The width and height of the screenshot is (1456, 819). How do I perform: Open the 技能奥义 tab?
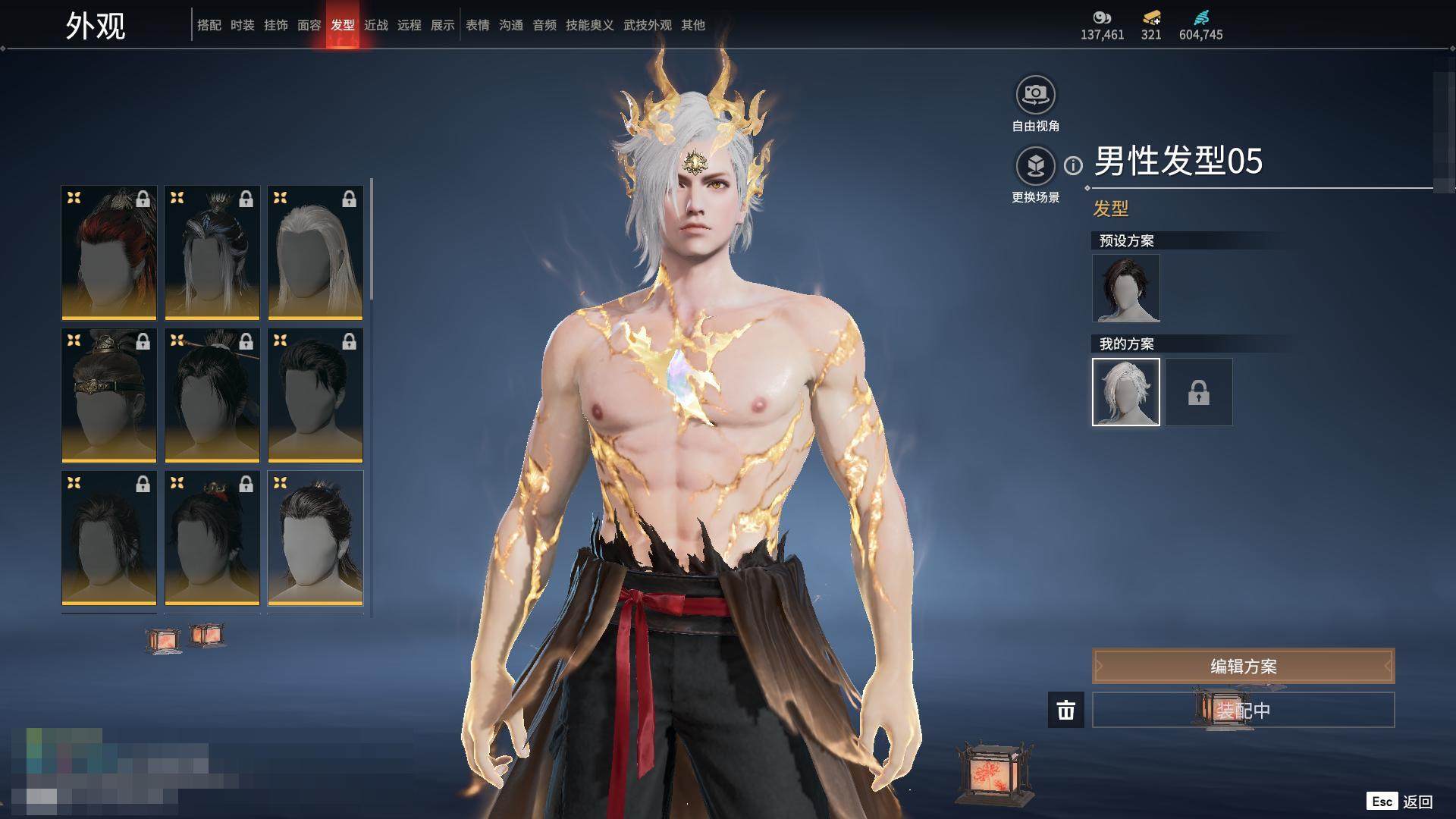pyautogui.click(x=589, y=25)
